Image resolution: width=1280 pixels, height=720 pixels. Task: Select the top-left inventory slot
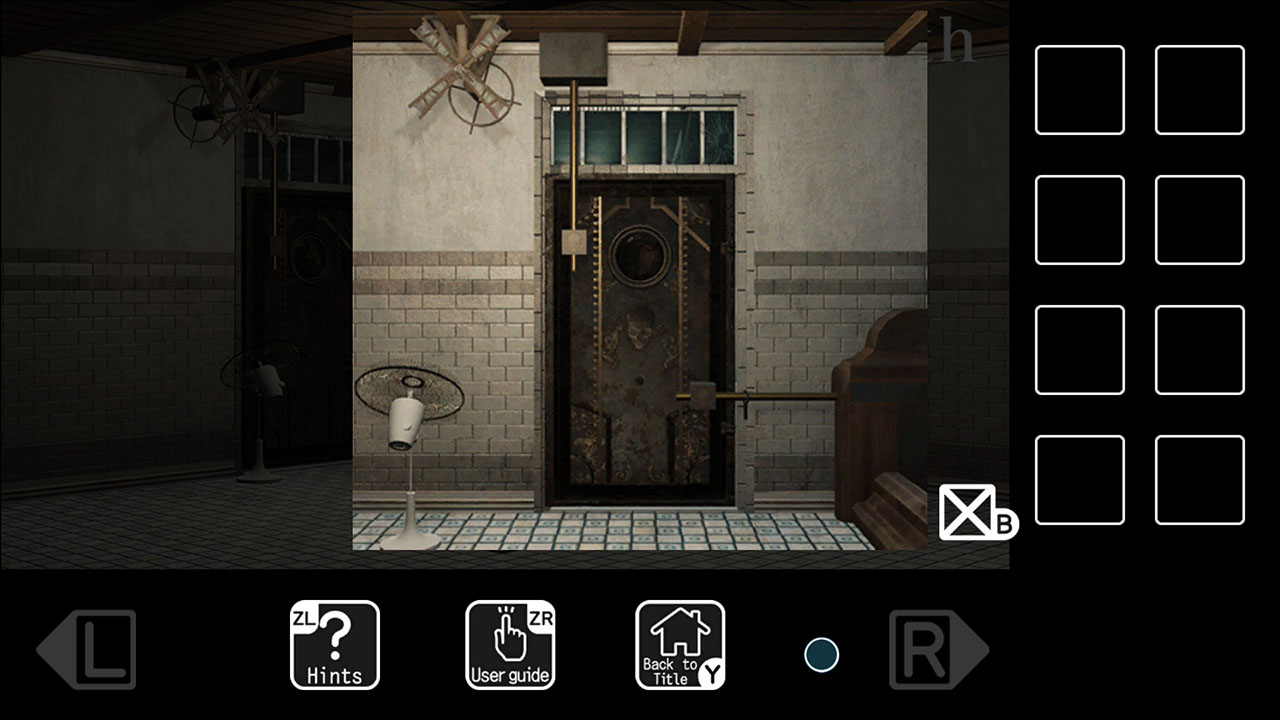[1079, 88]
